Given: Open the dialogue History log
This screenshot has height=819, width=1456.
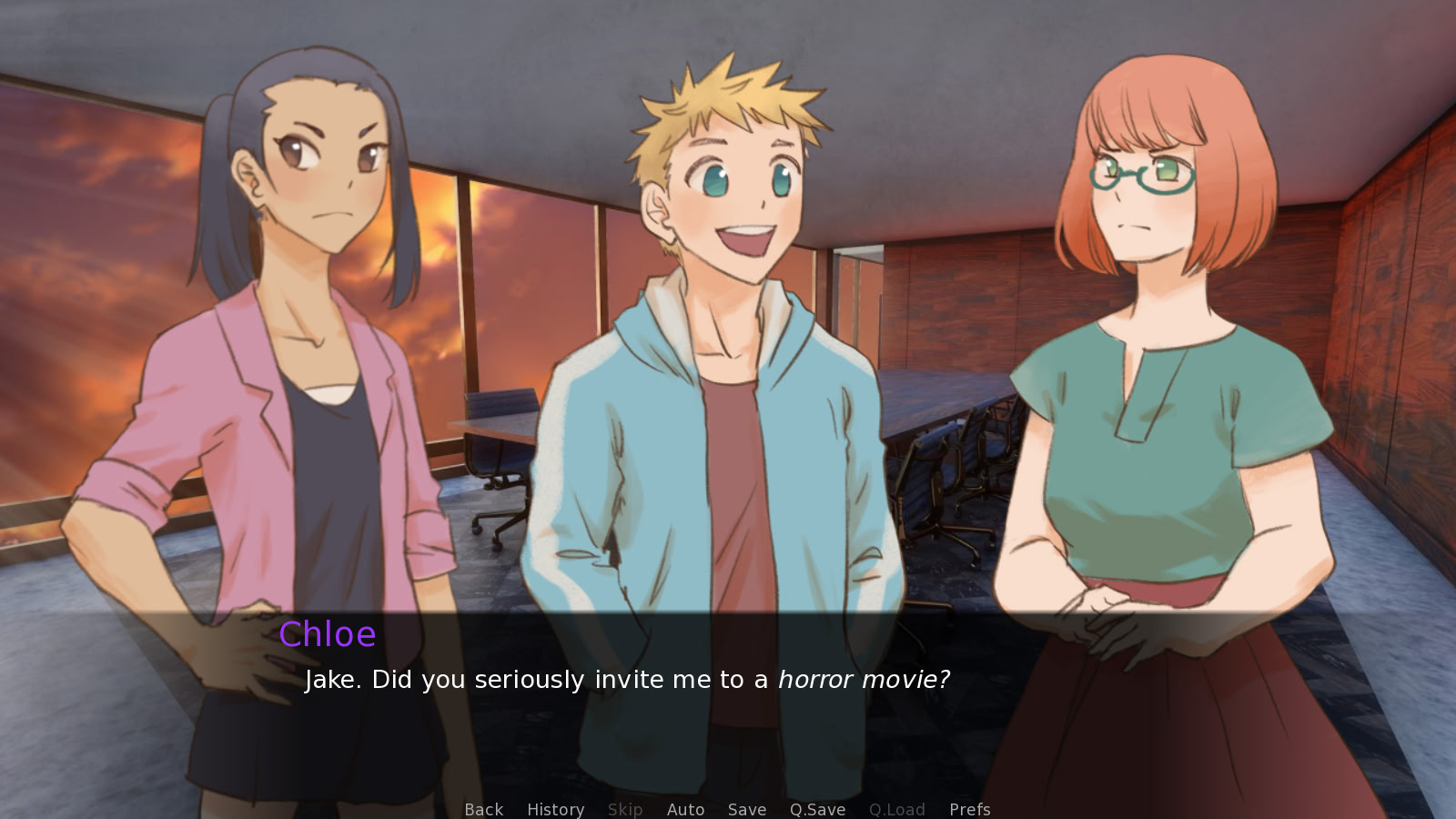Looking at the screenshot, I should coord(555,809).
